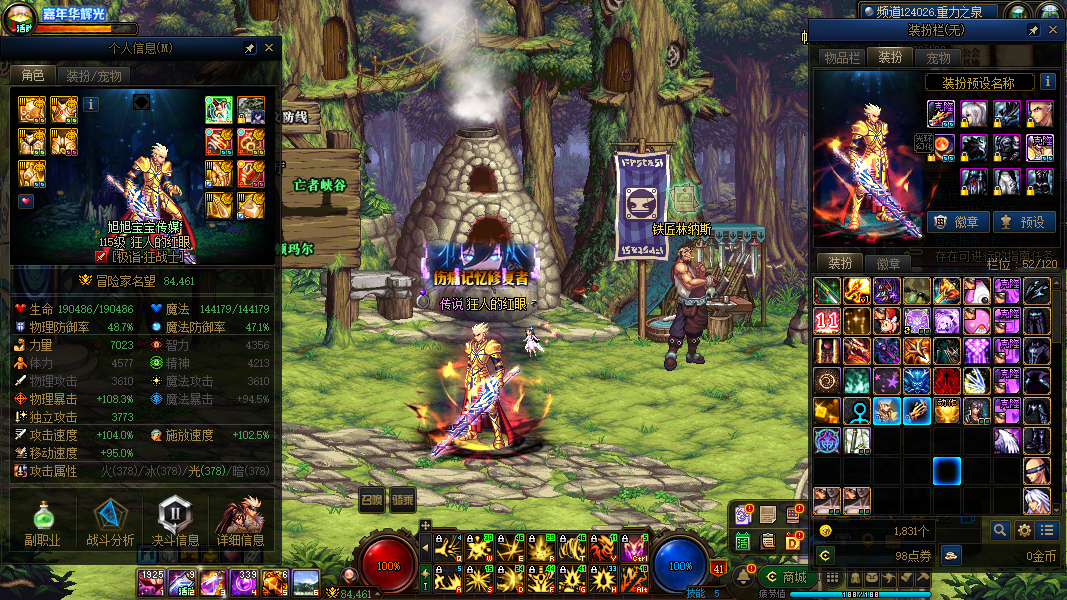Close the 个人信息 character info panel

[x=269, y=48]
